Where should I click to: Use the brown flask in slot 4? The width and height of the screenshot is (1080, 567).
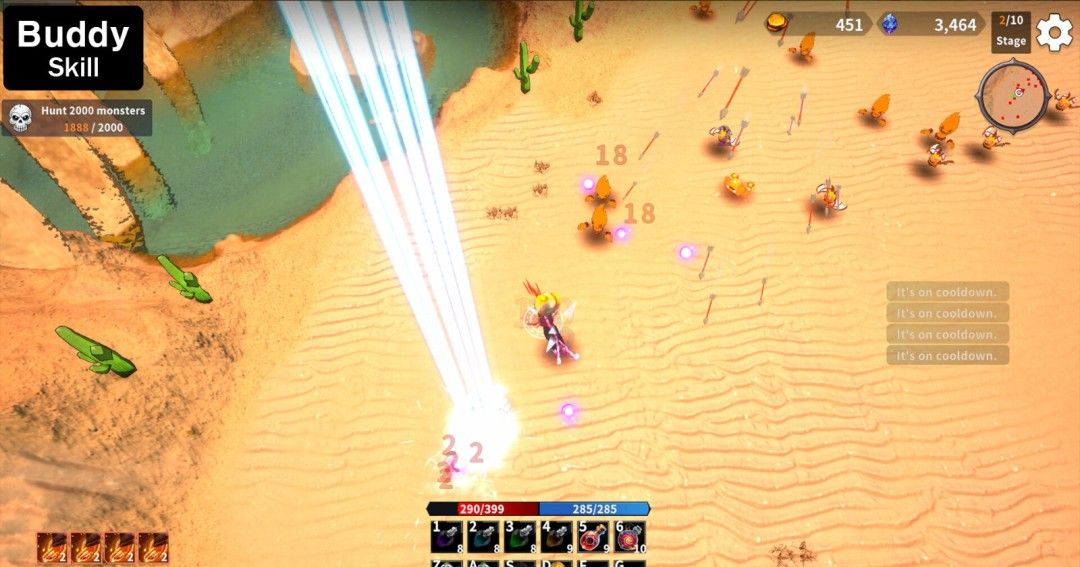pos(556,536)
